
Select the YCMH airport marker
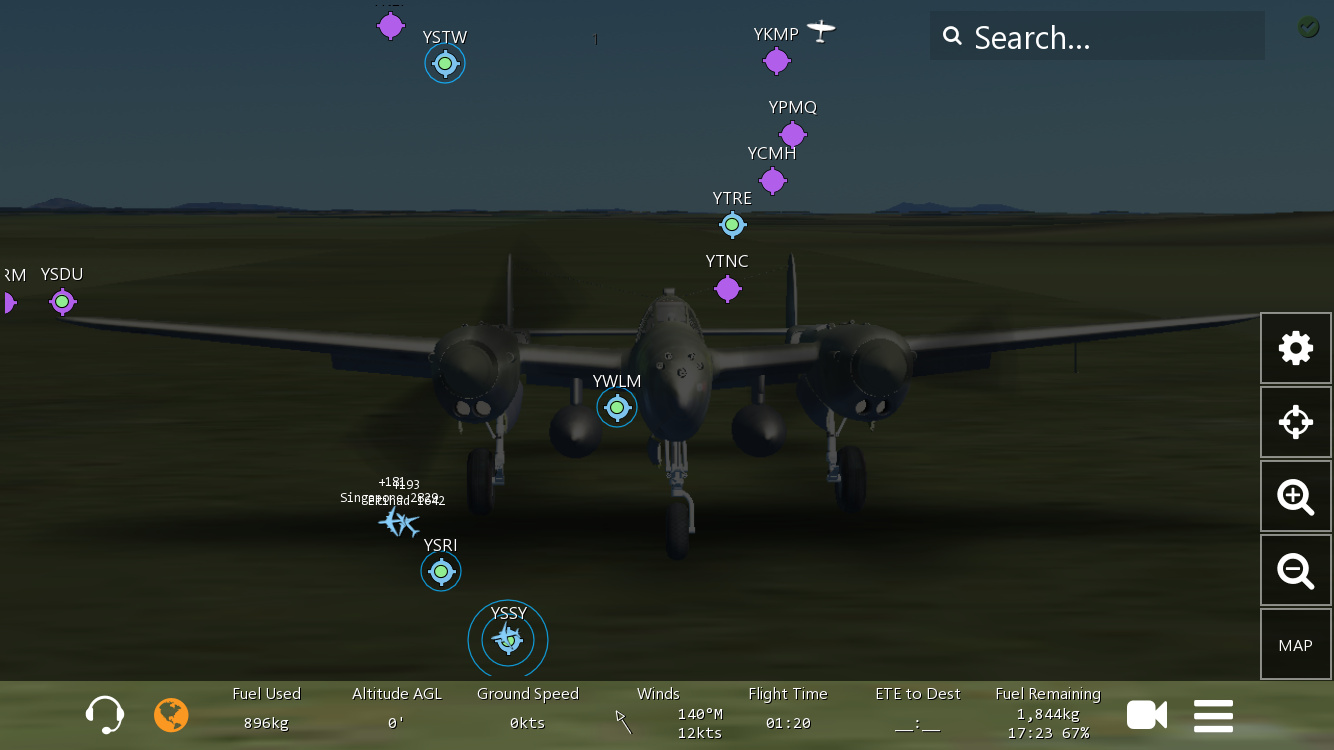tap(772, 181)
